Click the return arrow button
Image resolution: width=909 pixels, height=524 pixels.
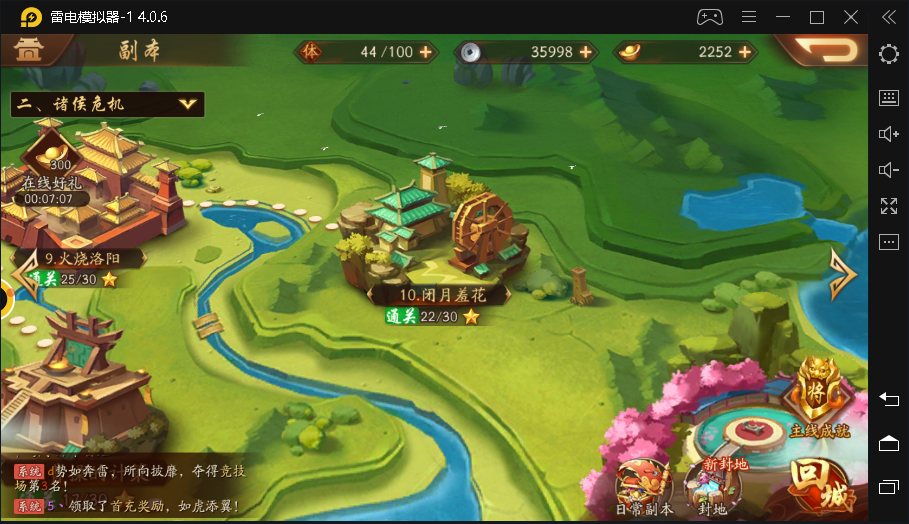[x=822, y=50]
